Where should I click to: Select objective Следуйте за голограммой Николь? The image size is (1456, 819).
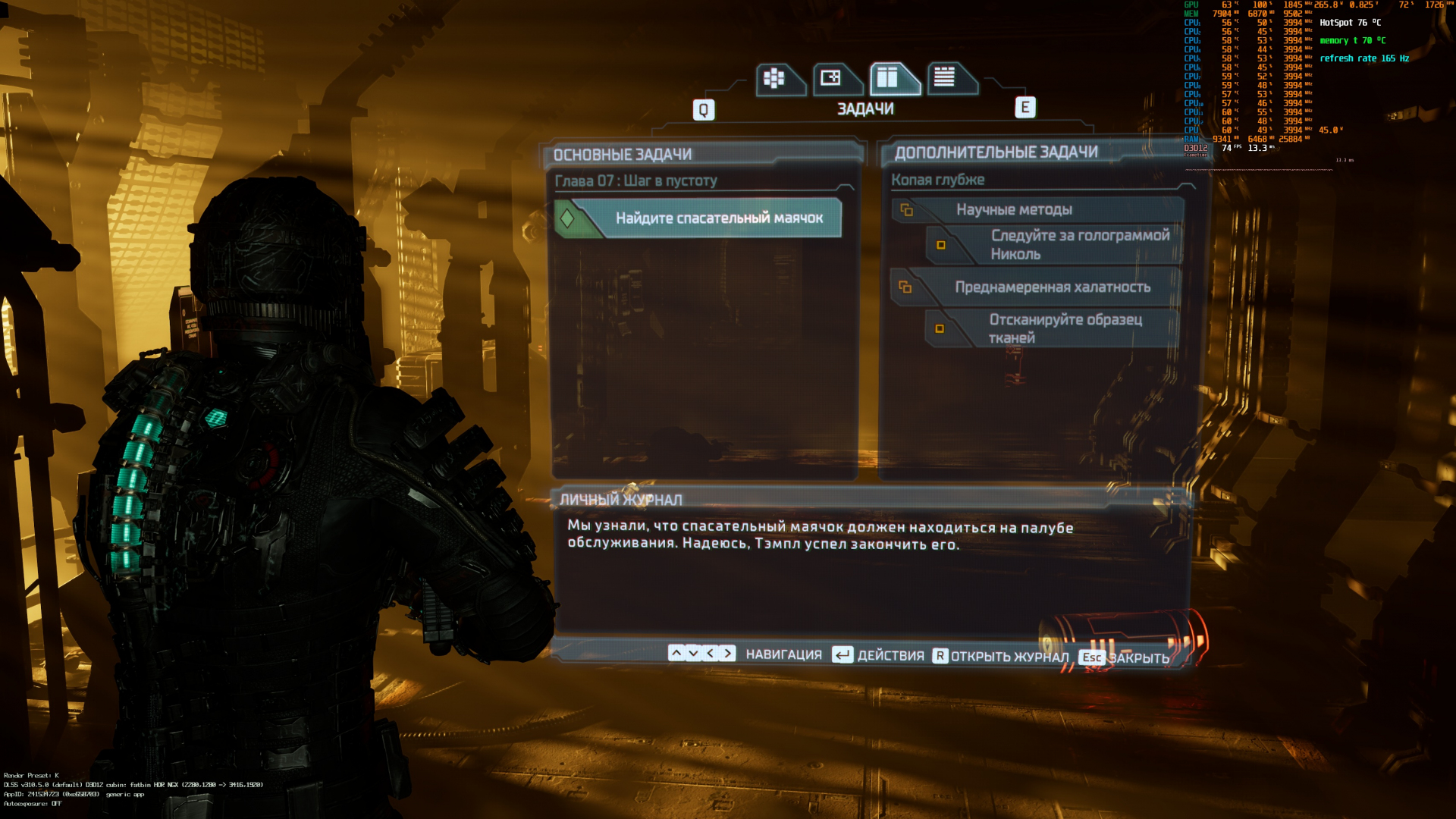pyautogui.click(x=1054, y=245)
